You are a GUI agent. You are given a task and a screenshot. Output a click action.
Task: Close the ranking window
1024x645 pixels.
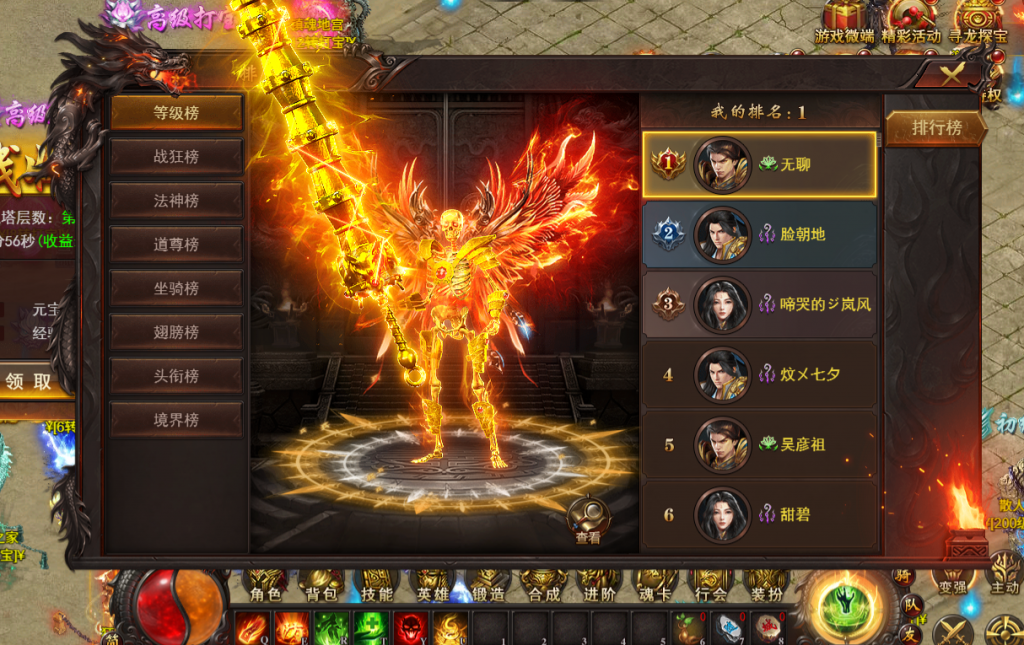952,72
